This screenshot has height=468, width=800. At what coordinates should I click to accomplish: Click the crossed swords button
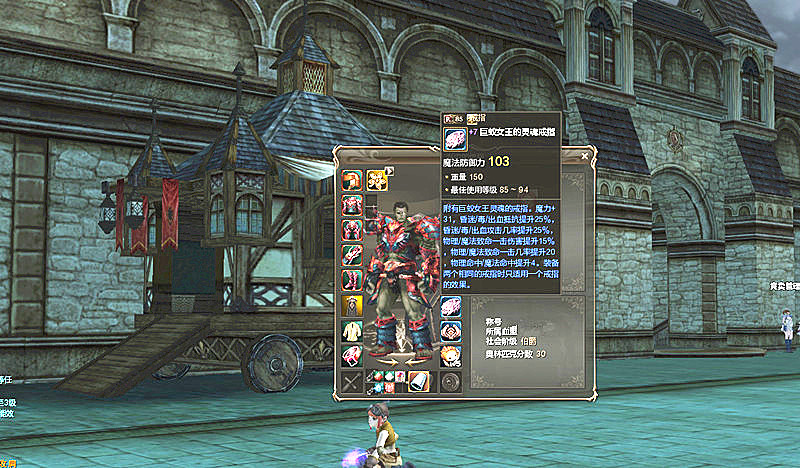(352, 381)
